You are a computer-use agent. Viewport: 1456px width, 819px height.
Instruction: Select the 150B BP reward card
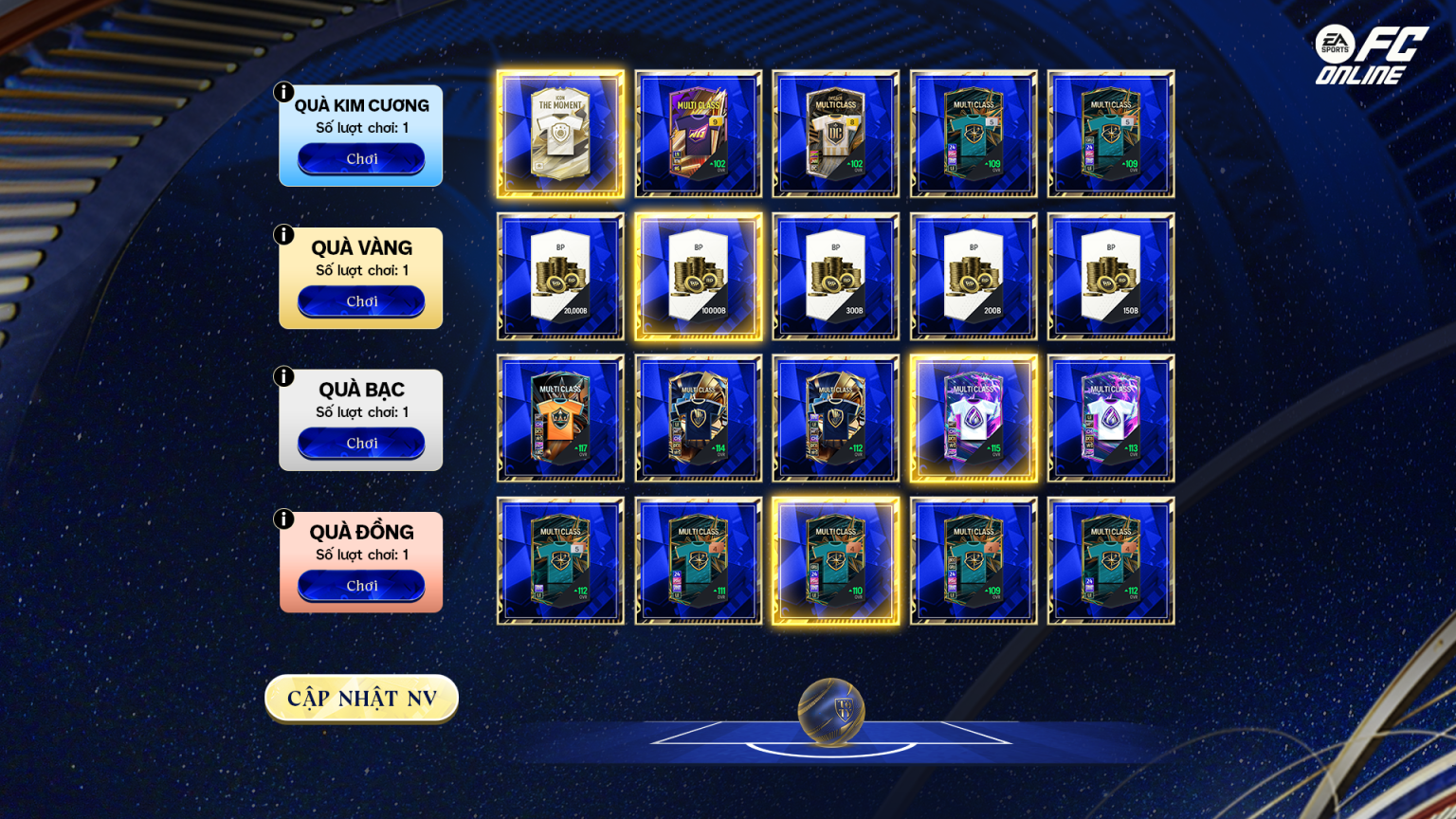coord(1109,276)
